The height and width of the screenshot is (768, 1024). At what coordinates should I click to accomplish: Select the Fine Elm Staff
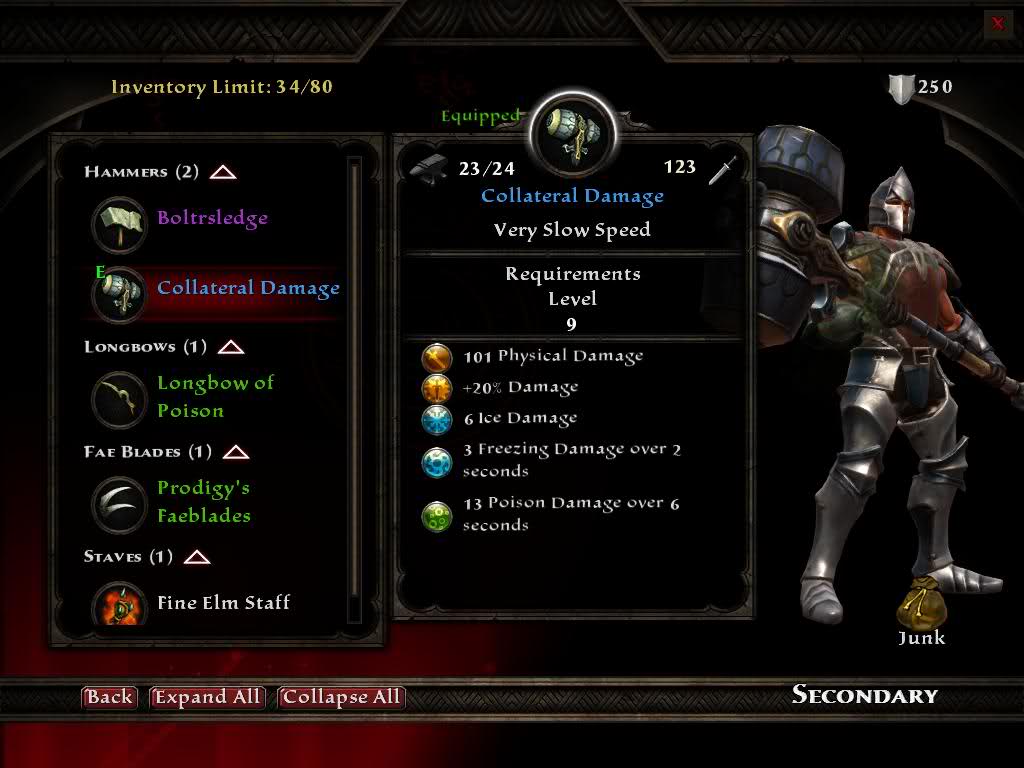[x=223, y=603]
